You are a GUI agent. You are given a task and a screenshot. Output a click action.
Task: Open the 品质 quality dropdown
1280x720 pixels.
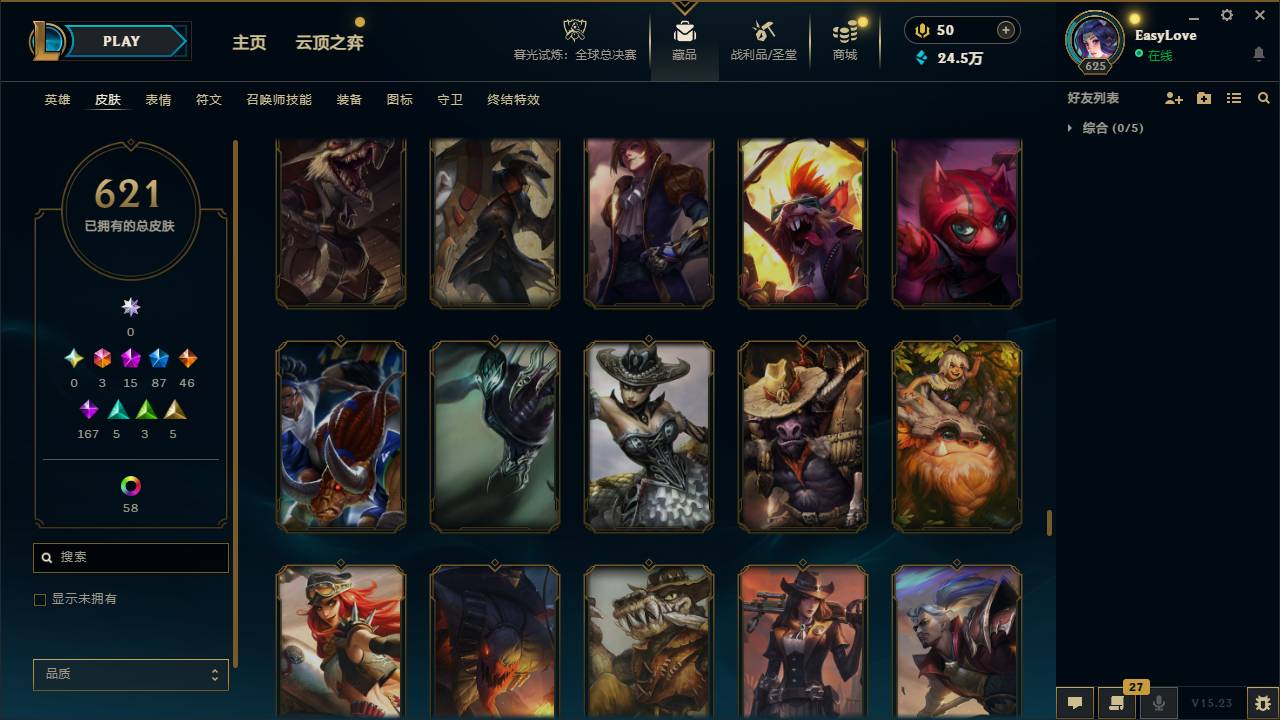pyautogui.click(x=130, y=674)
